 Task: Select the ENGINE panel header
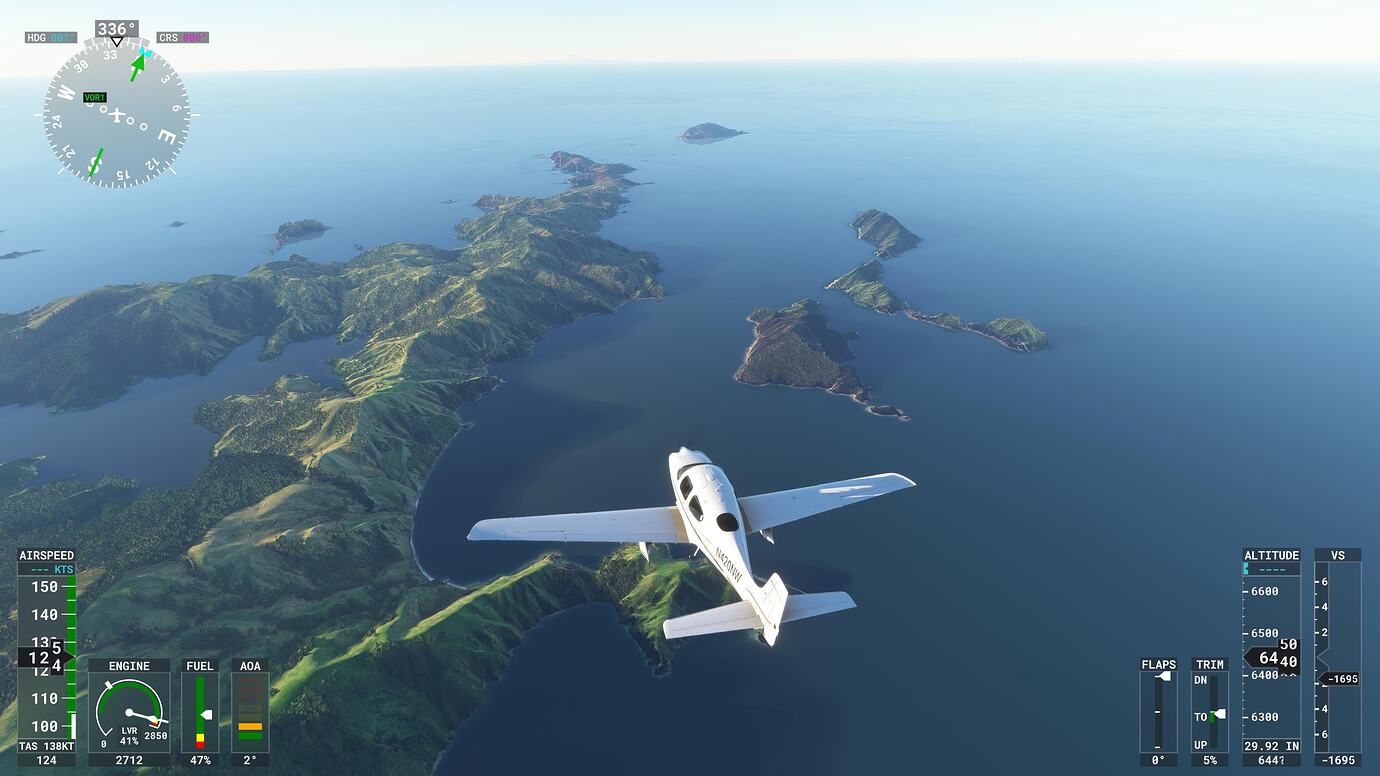pyautogui.click(x=128, y=665)
